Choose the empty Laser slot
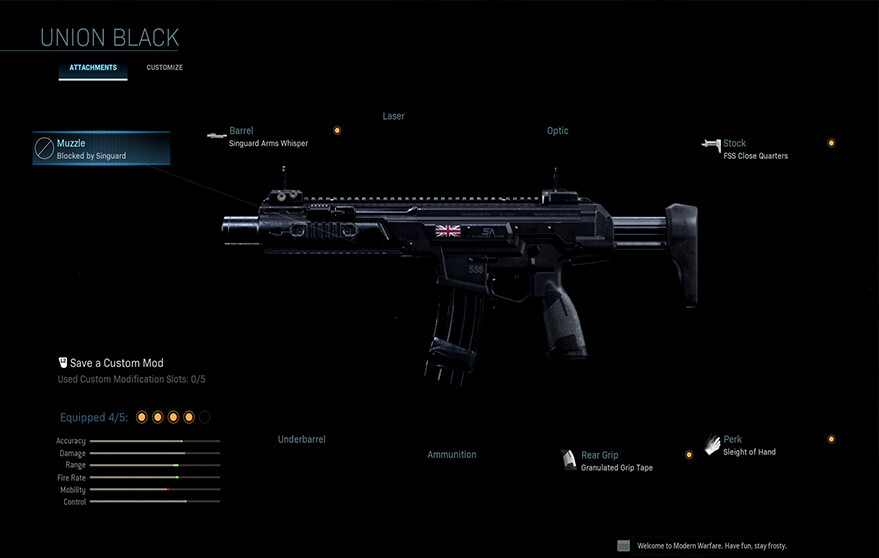Image resolution: width=879 pixels, height=558 pixels. coord(393,116)
